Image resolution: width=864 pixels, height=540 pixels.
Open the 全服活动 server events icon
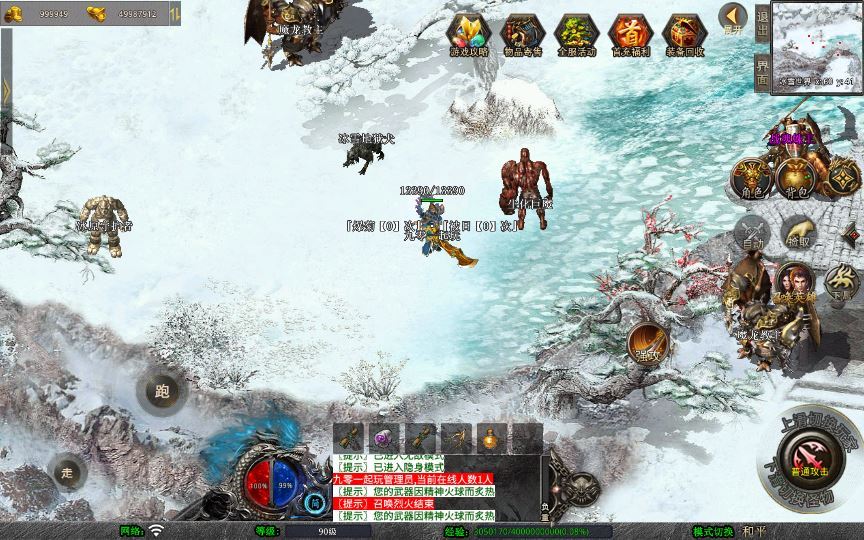pos(575,34)
